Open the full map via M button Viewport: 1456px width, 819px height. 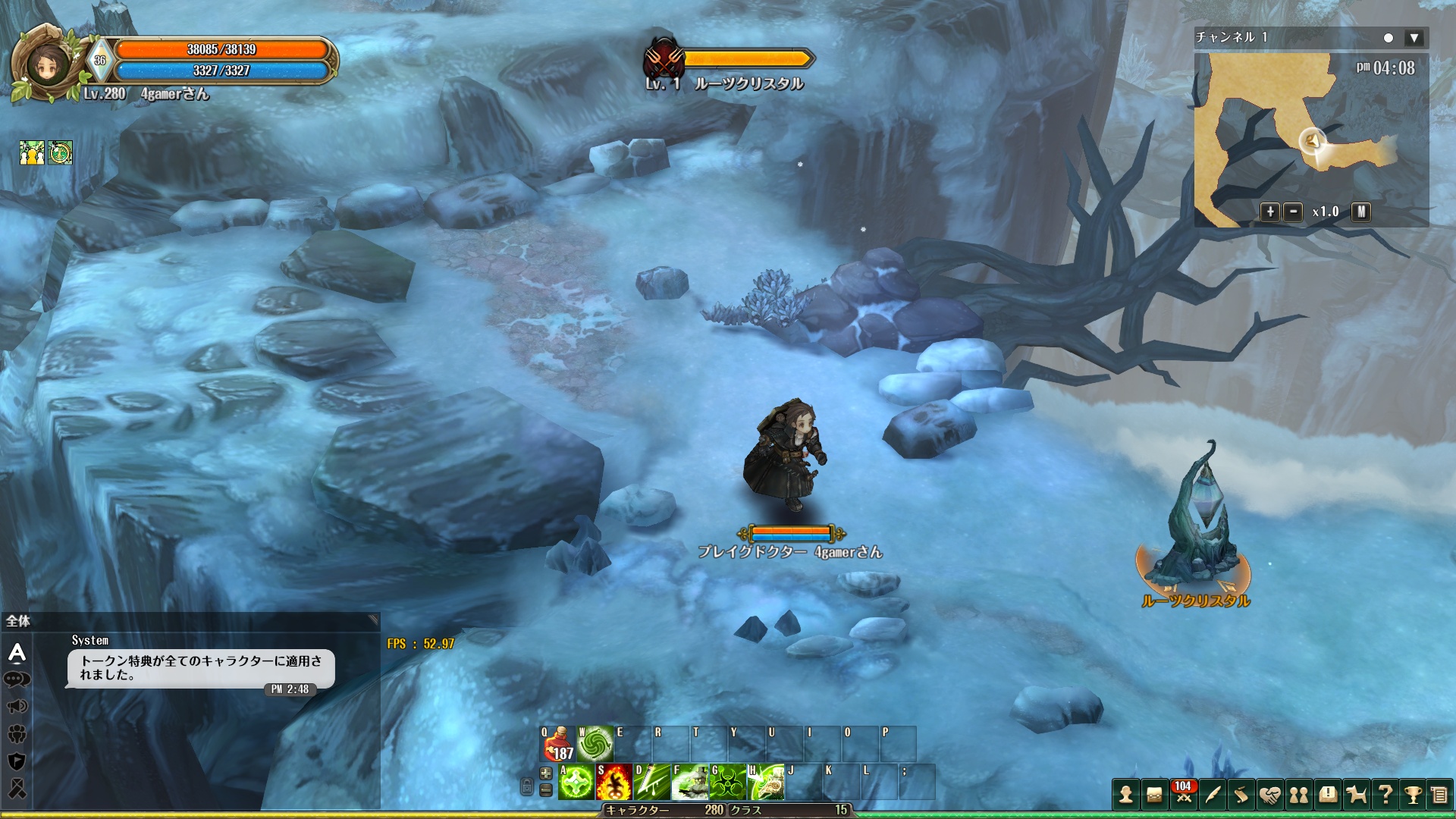[x=1361, y=212]
